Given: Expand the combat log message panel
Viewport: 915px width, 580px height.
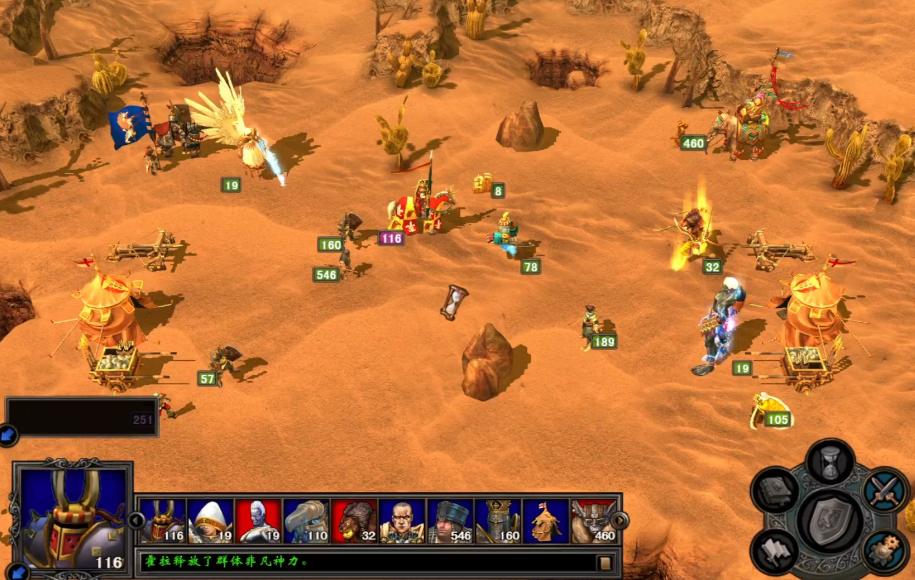Looking at the screenshot, I should (x=604, y=563).
